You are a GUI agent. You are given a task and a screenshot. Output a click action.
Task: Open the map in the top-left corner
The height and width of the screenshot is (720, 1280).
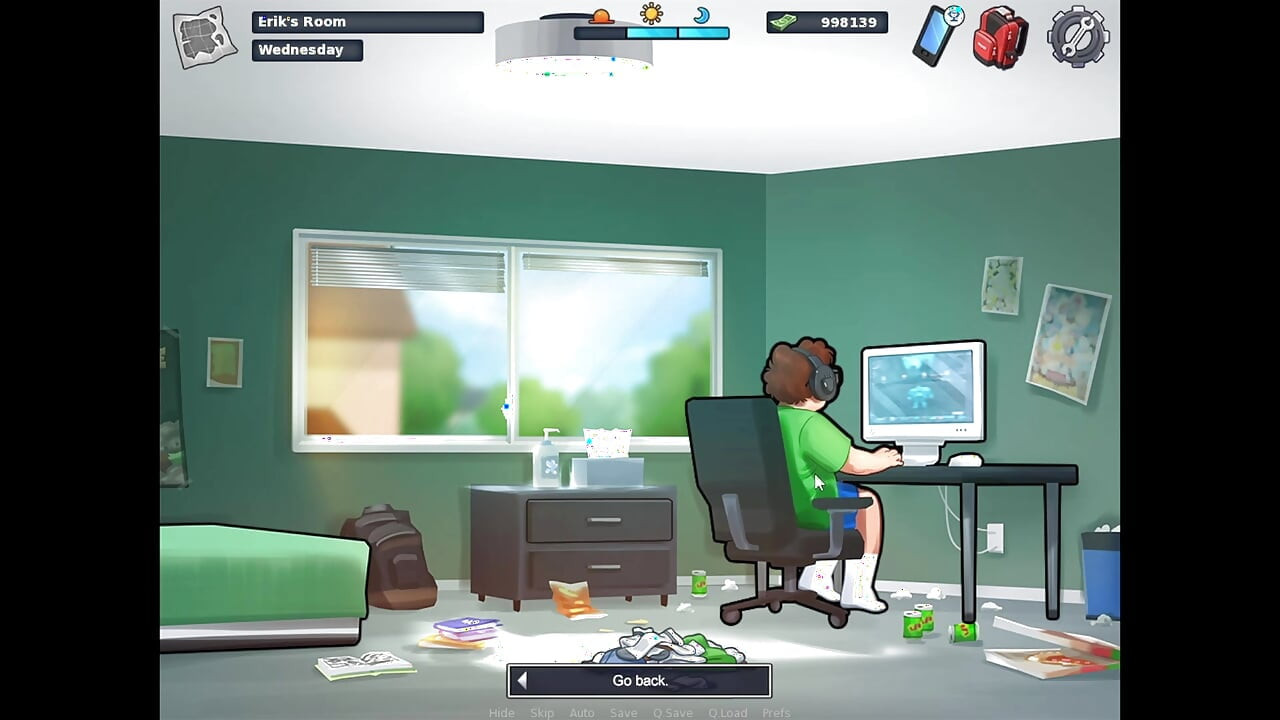(x=200, y=35)
